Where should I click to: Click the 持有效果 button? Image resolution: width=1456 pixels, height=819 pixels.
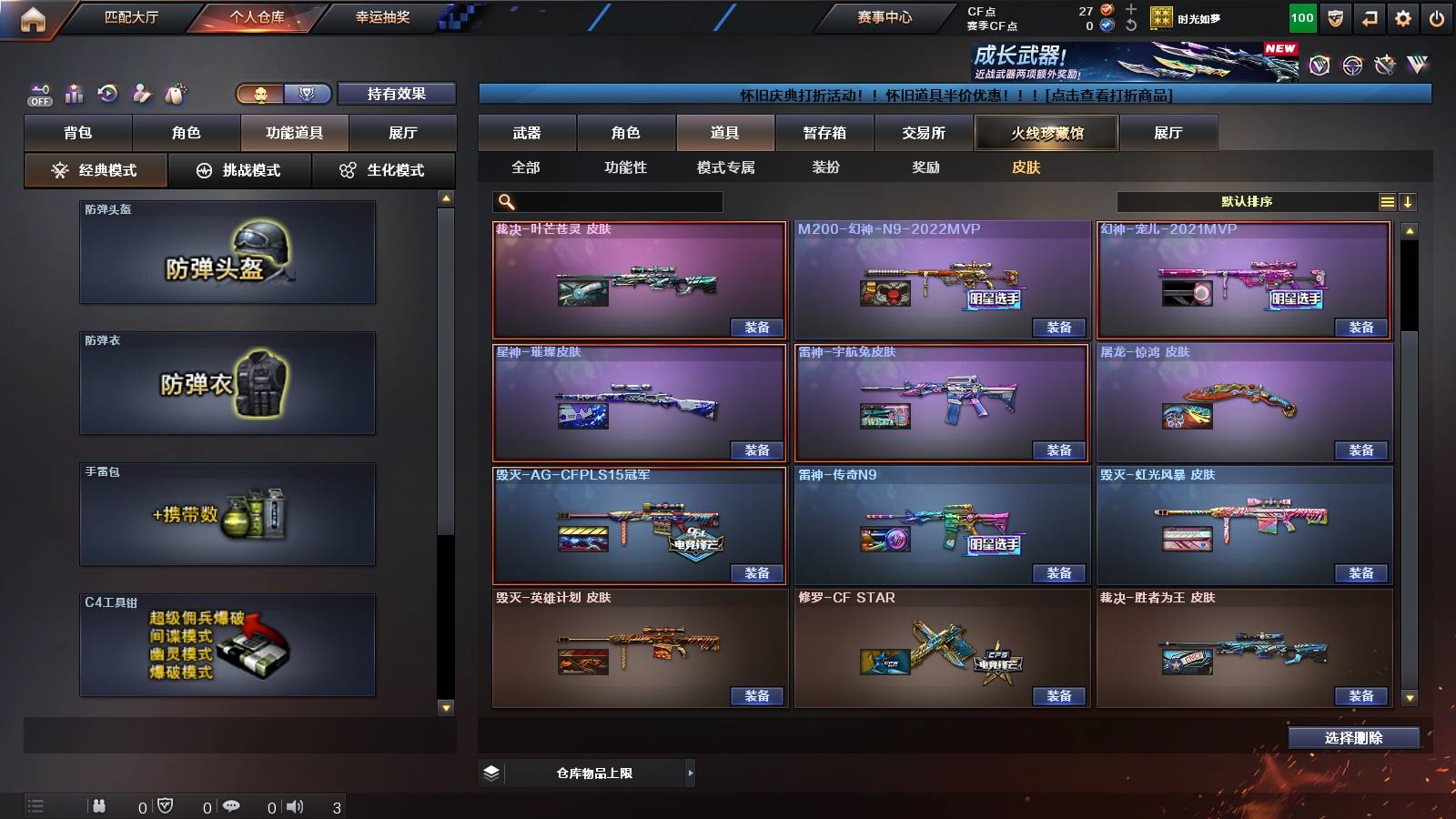[x=396, y=94]
